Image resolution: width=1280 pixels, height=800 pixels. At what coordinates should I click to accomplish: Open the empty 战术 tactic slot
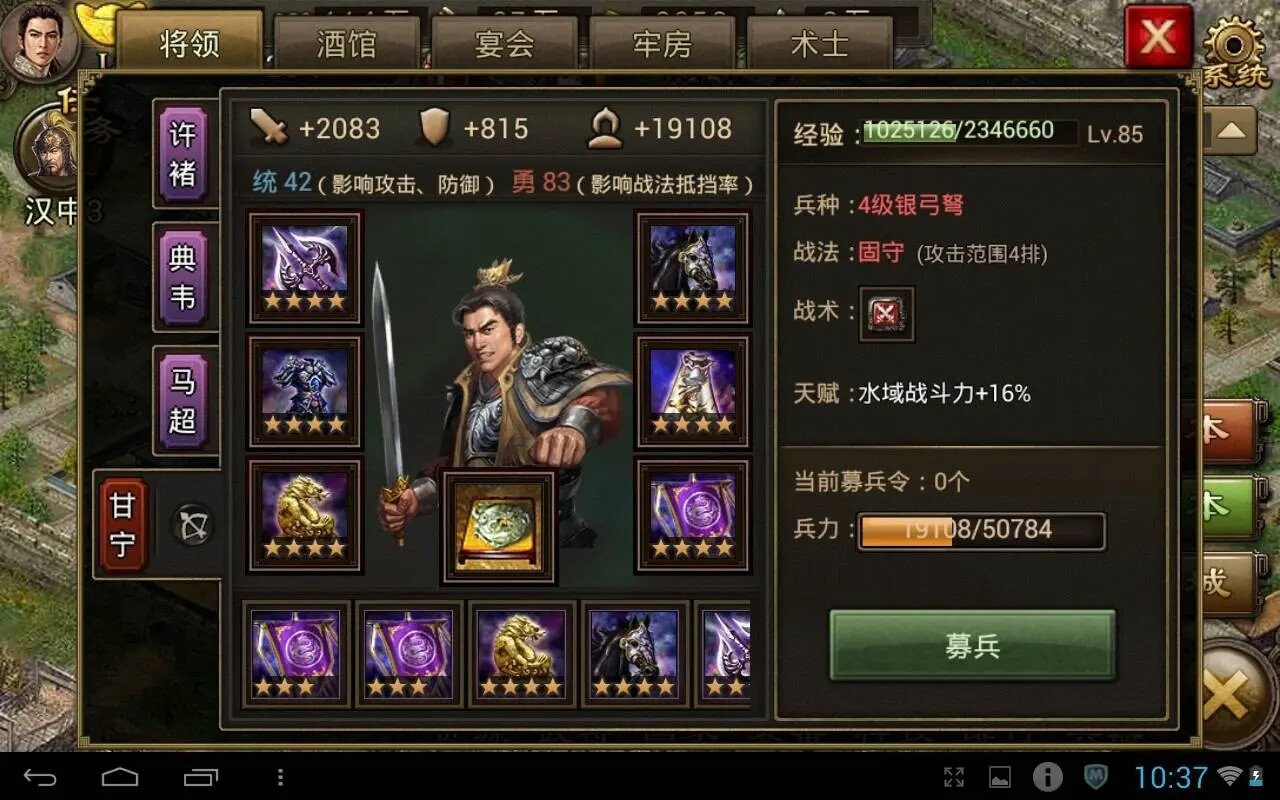(x=886, y=313)
